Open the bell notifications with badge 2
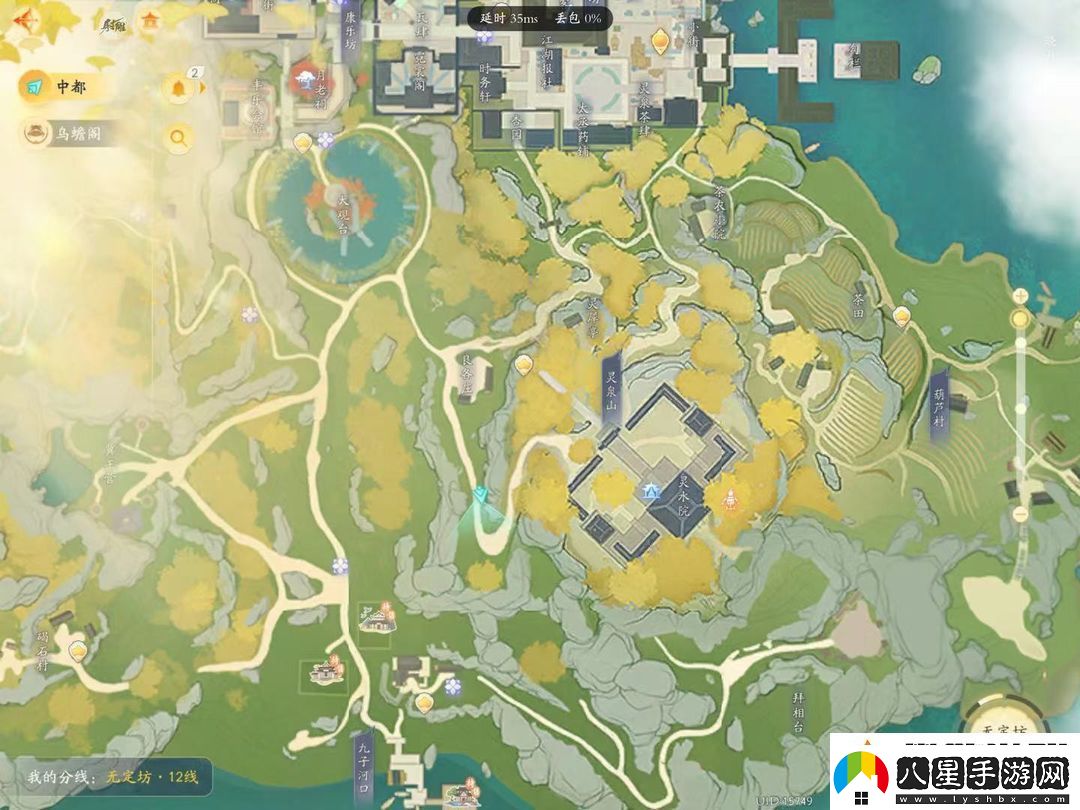This screenshot has height=810, width=1080. (x=180, y=88)
